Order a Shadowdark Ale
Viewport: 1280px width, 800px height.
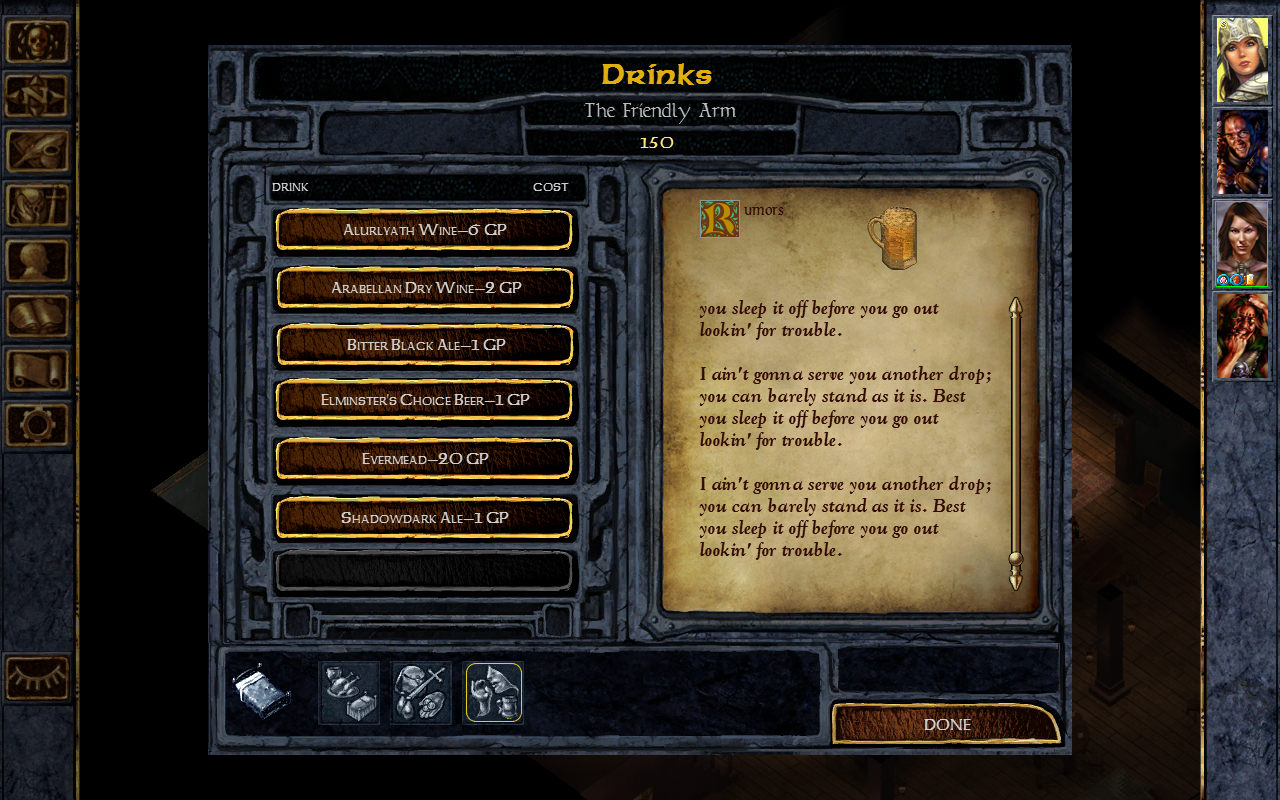[424, 518]
